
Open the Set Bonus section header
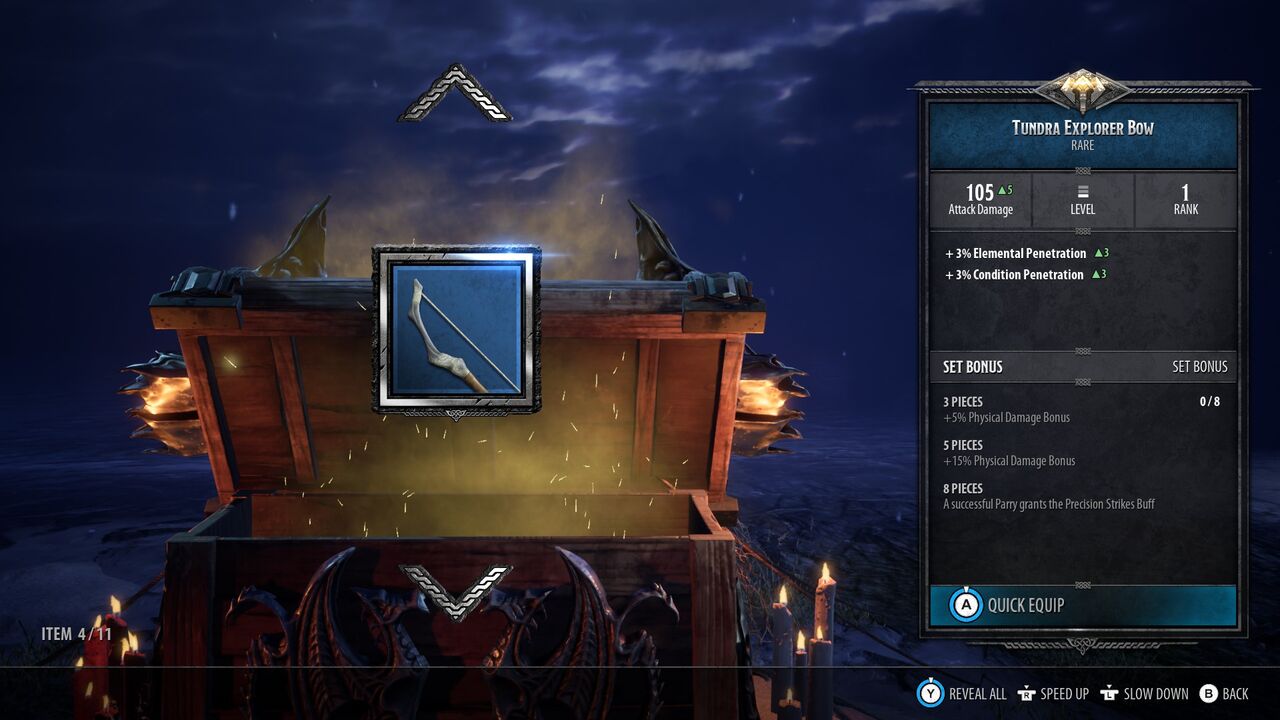(x=1084, y=367)
